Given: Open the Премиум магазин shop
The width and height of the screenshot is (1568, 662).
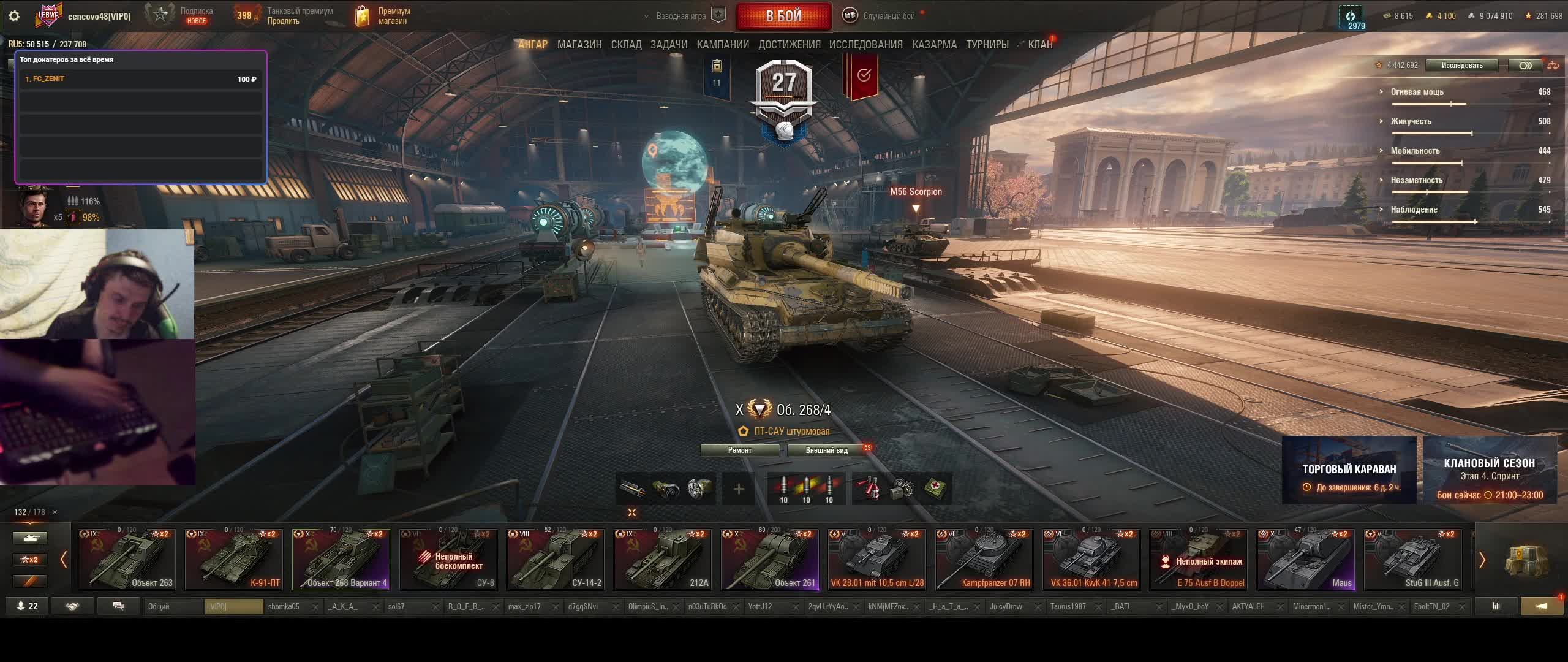Looking at the screenshot, I should (x=384, y=16).
